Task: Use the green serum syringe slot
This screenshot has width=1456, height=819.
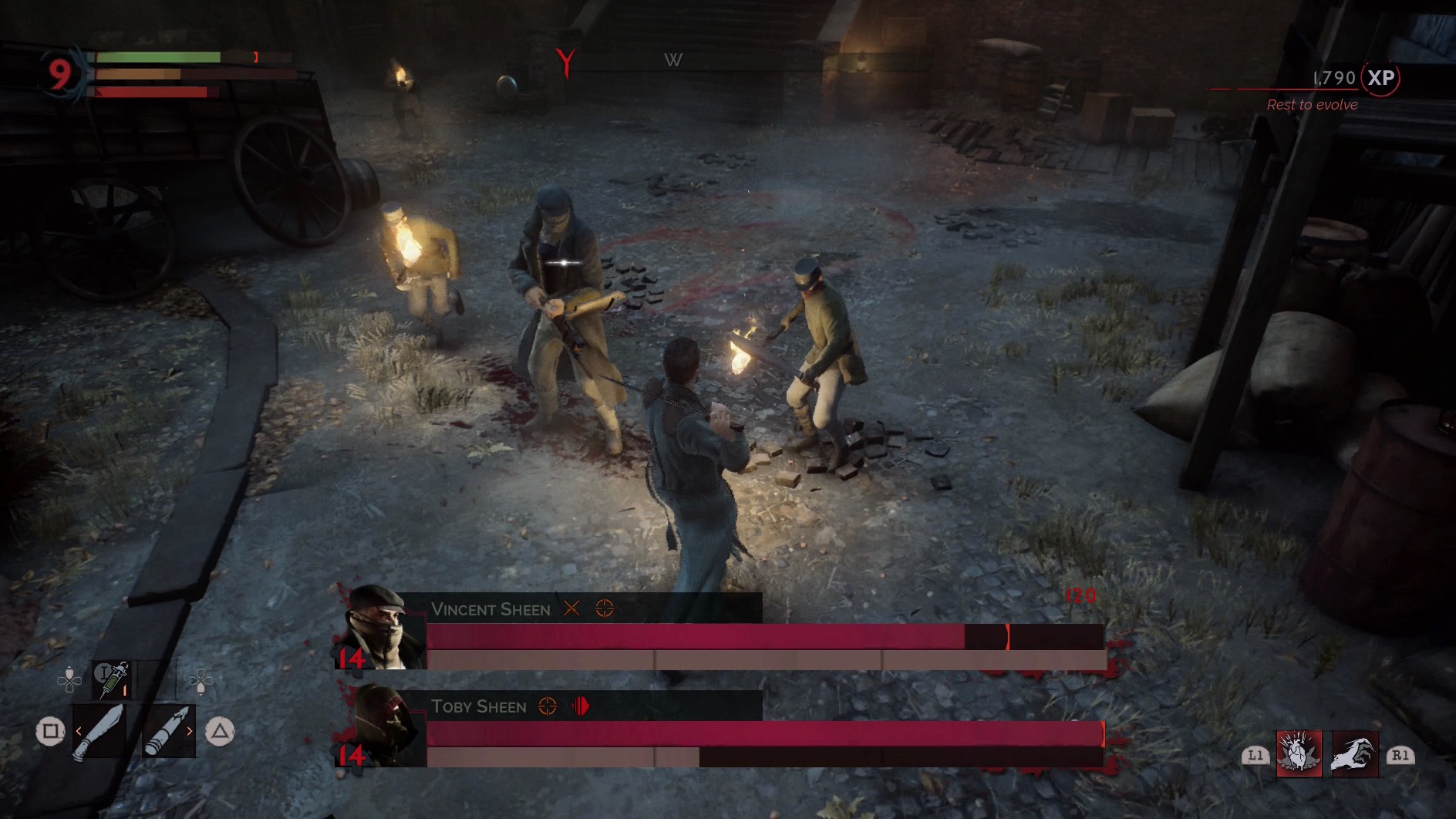Action: pyautogui.click(x=113, y=679)
